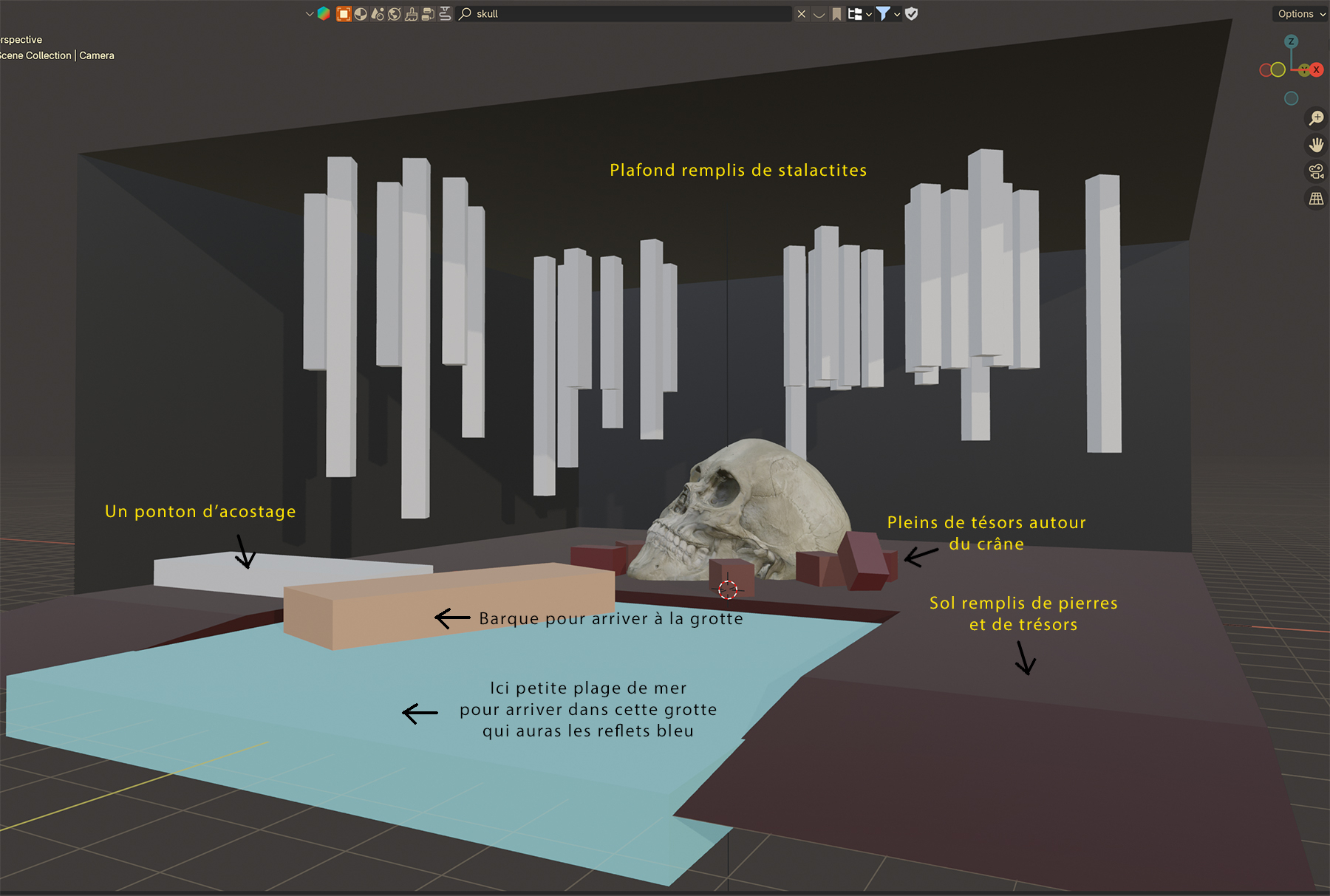This screenshot has height=896, width=1330.
Task: Toggle the camera view button
Action: click(x=1316, y=172)
